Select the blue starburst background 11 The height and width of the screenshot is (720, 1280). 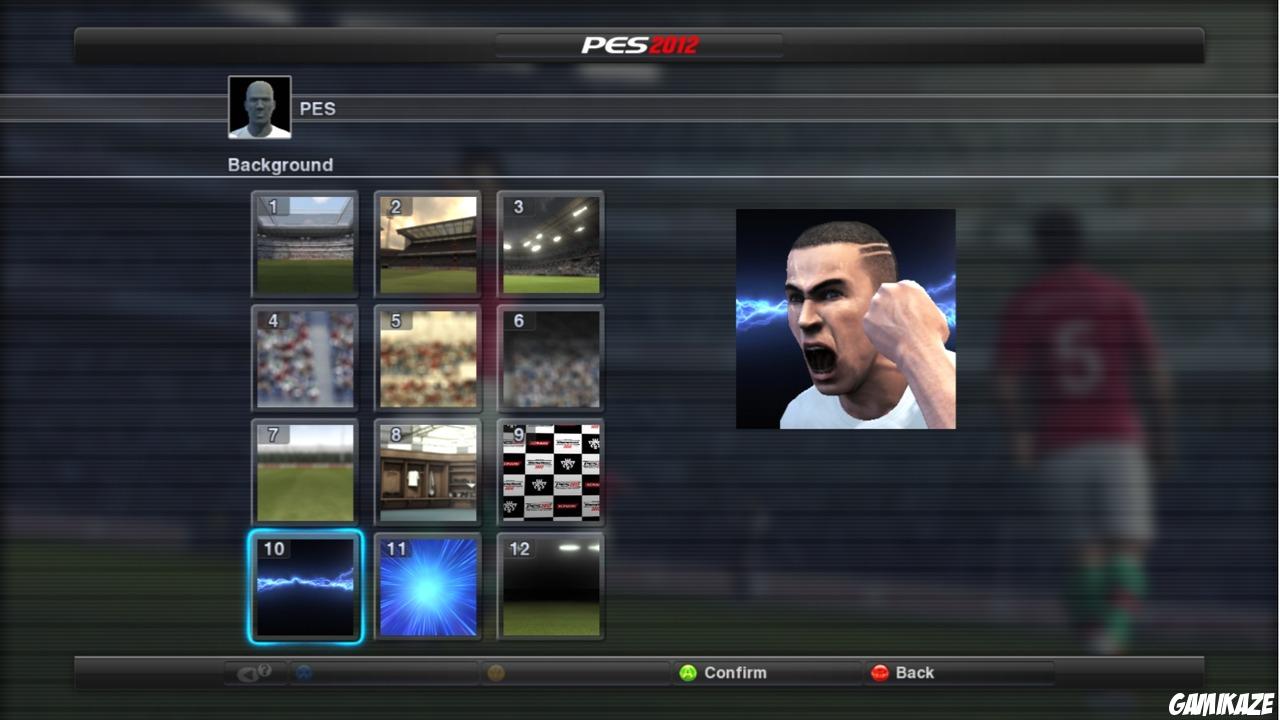[427, 587]
